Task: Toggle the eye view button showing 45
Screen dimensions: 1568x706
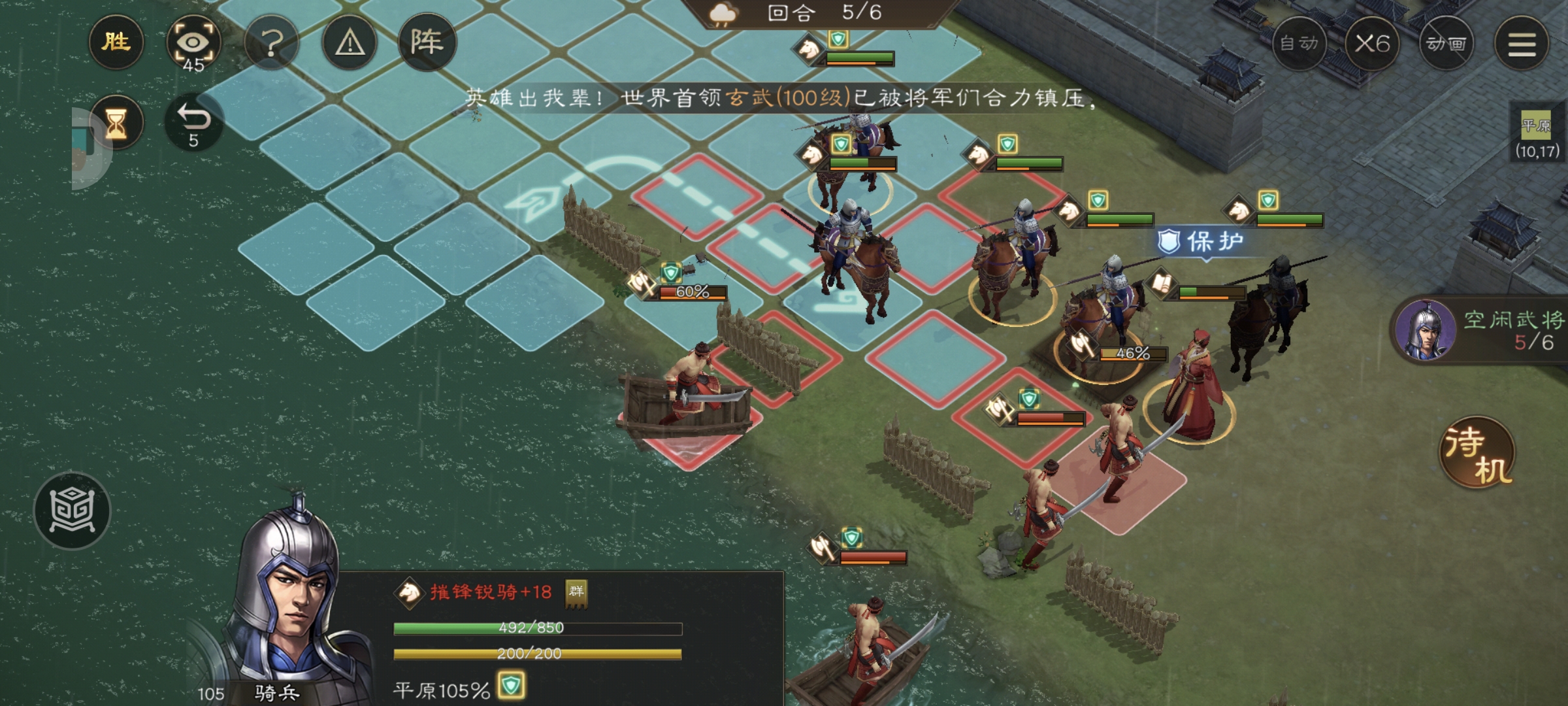Action: pos(193,44)
